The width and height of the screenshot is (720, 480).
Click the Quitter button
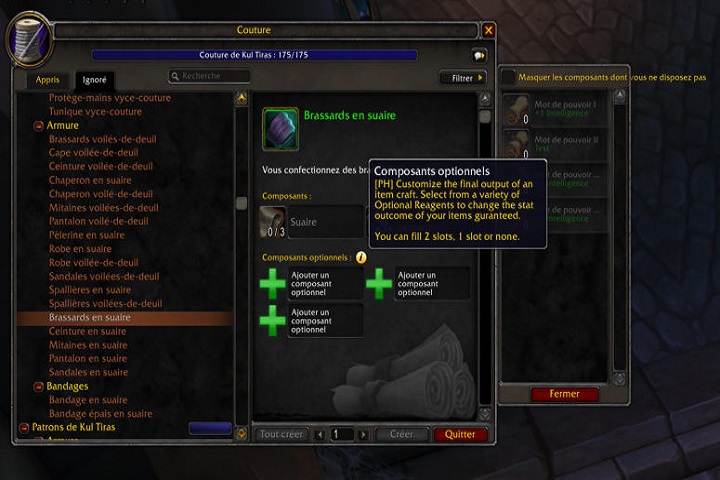(460, 435)
